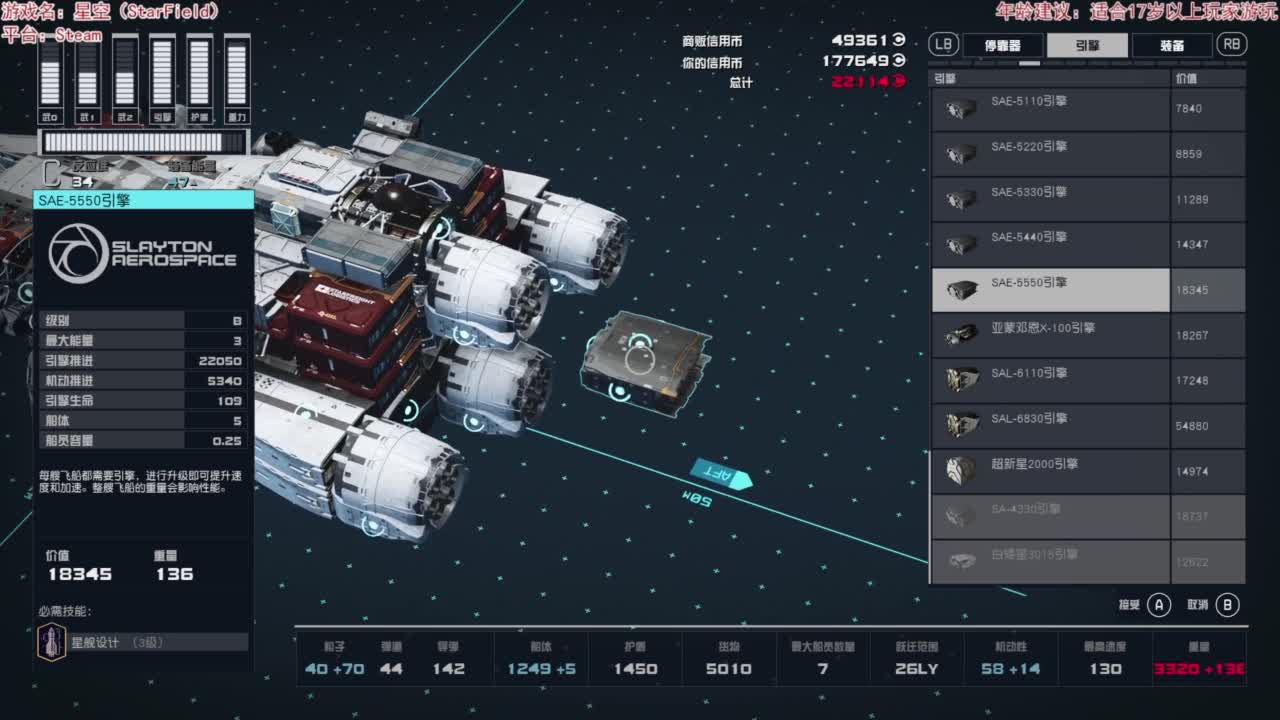Select the SAL-6110 engine icon
The image size is (1280, 720).
960,380
